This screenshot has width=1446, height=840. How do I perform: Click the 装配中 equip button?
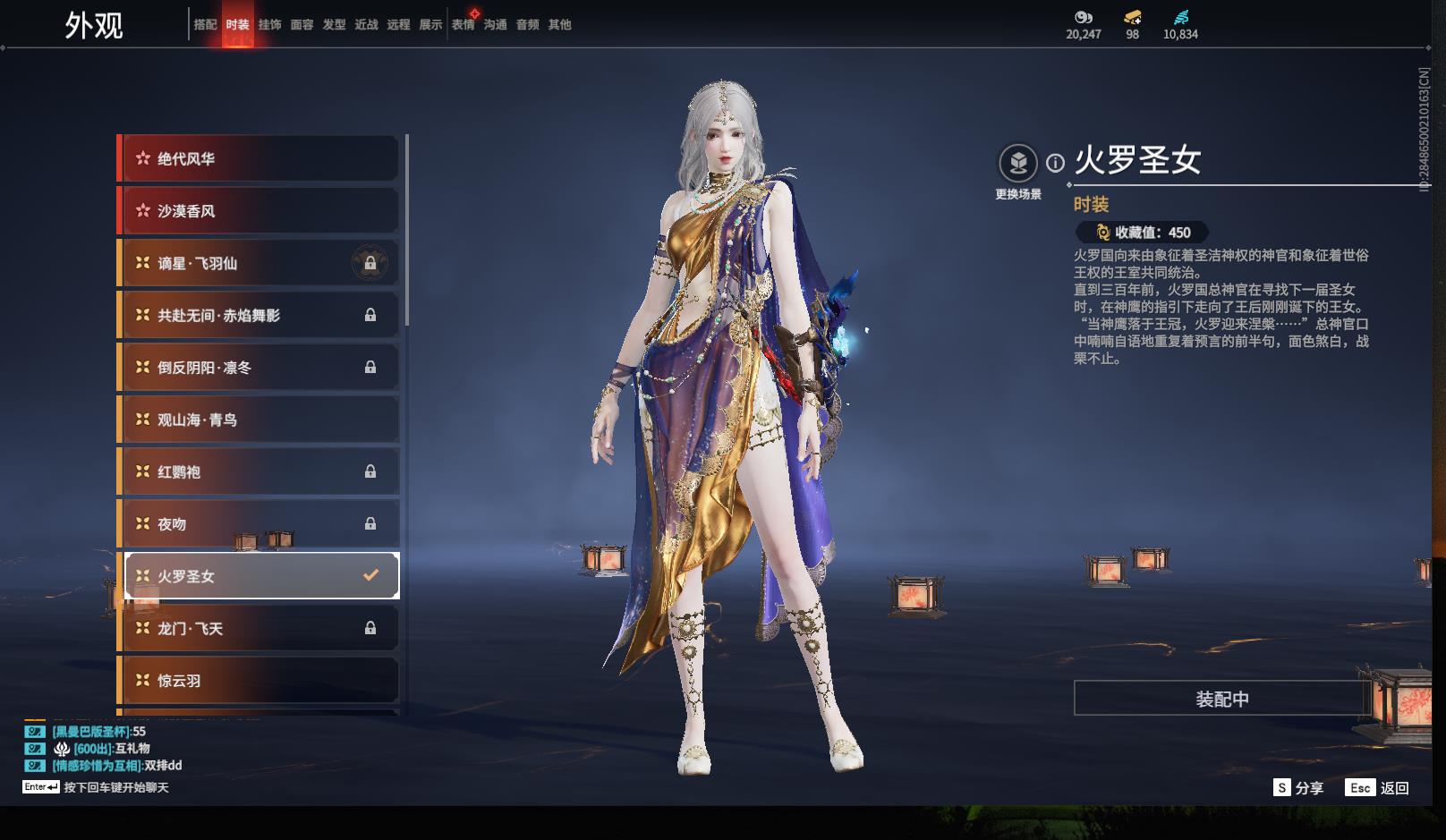[1221, 699]
